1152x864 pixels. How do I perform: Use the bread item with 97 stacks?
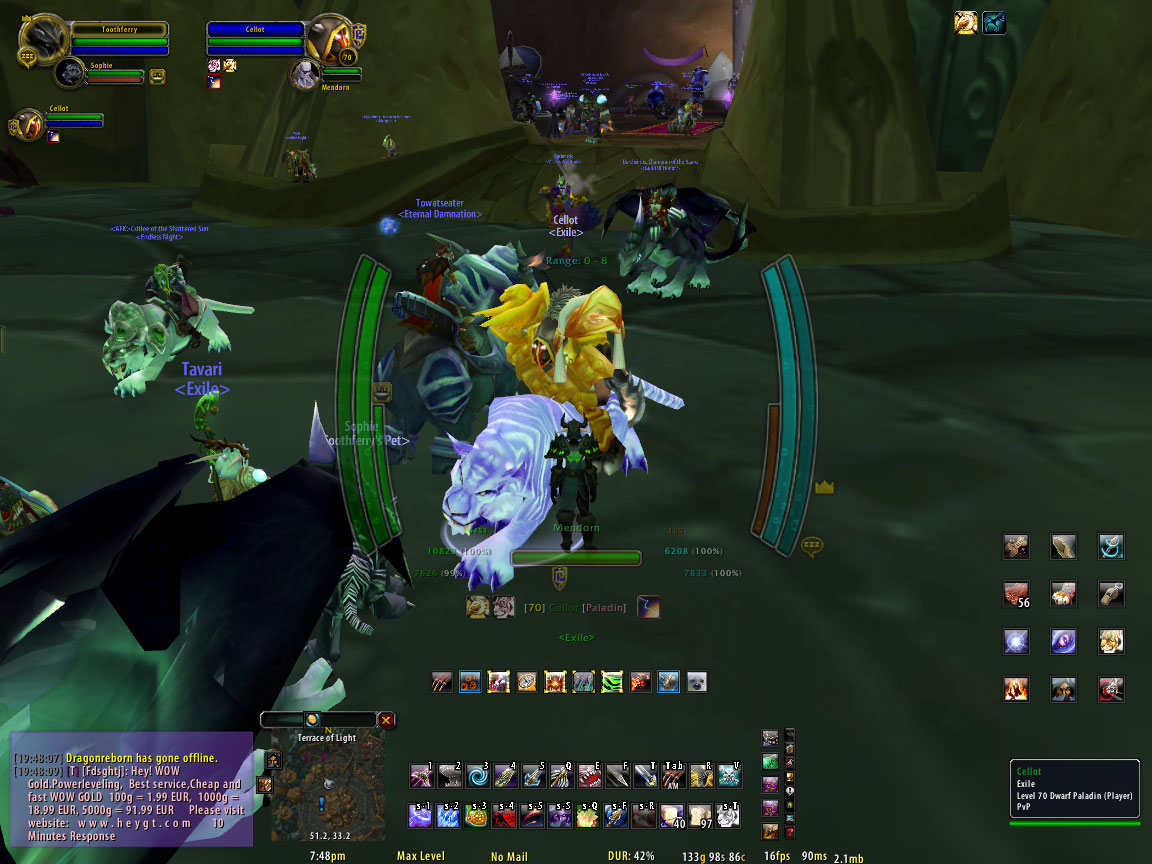coord(701,815)
